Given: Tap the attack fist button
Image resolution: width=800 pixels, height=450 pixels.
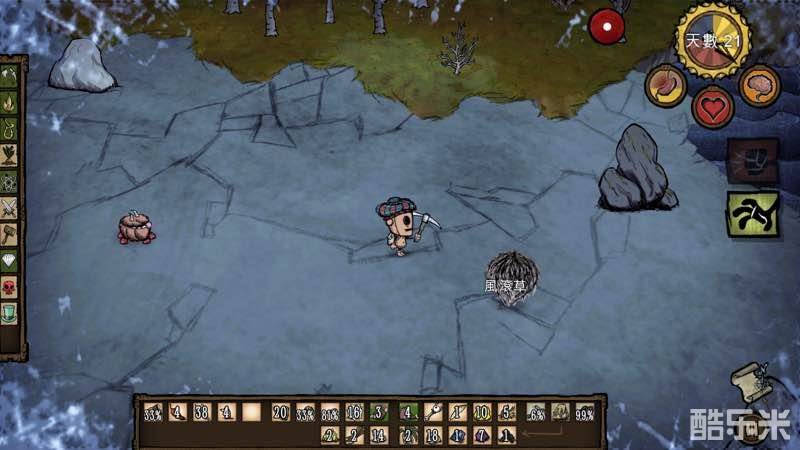Looking at the screenshot, I should (x=752, y=160).
